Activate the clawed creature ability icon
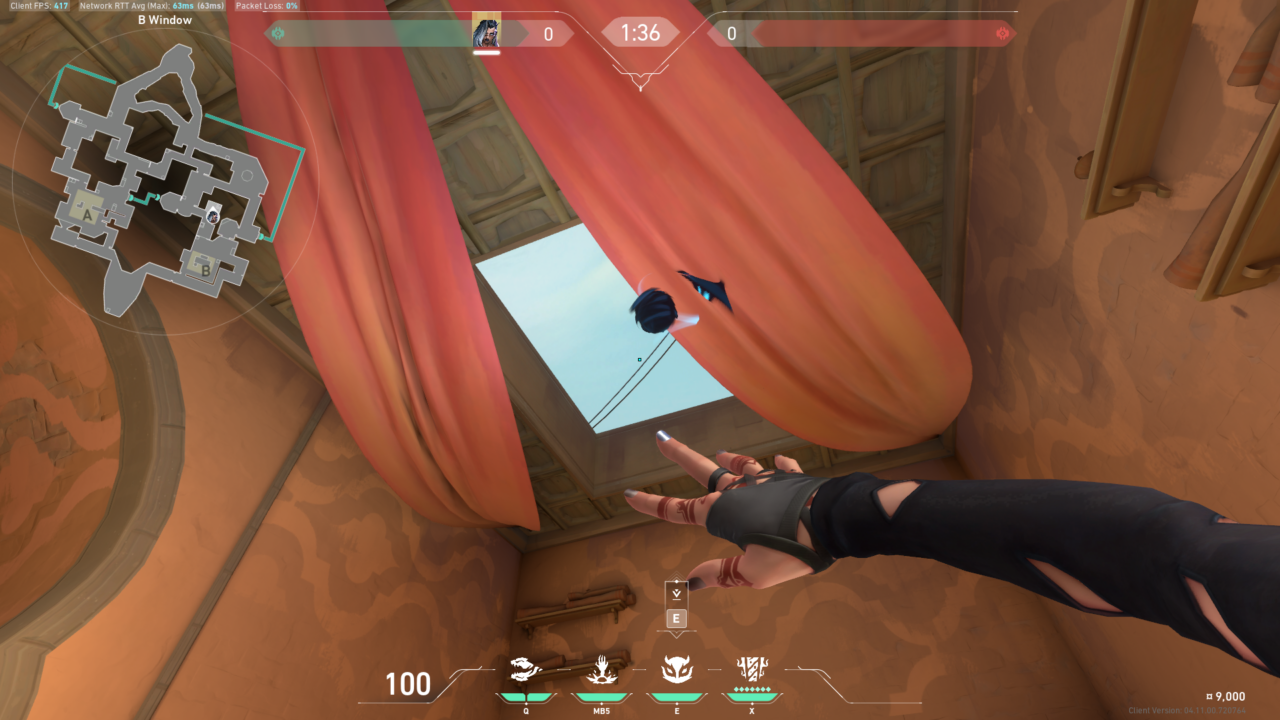This screenshot has width=1280, height=720. pyautogui.click(x=526, y=668)
